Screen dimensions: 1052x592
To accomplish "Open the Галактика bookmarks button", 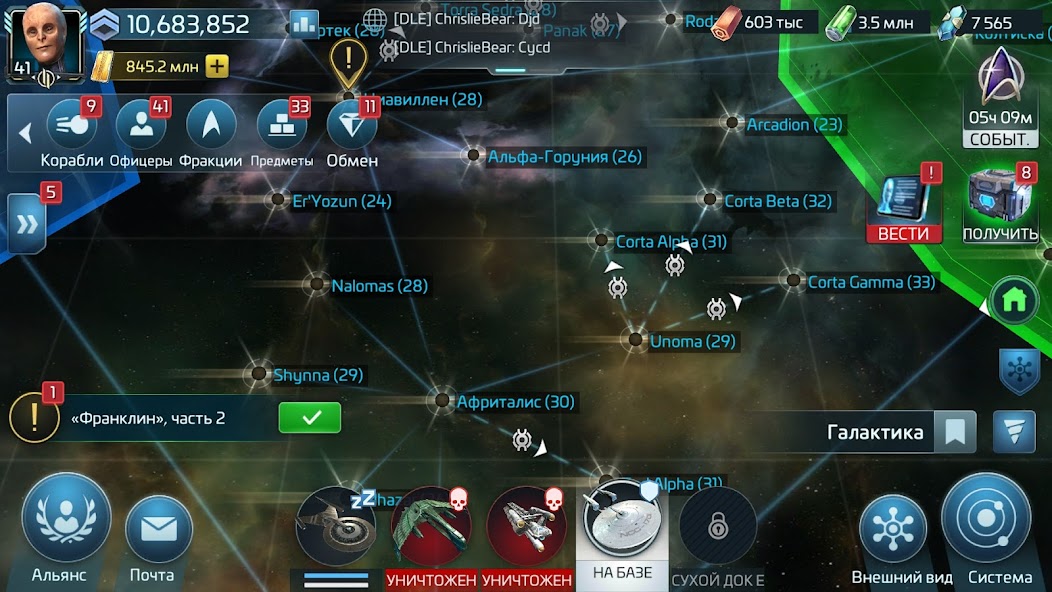I will [x=955, y=432].
